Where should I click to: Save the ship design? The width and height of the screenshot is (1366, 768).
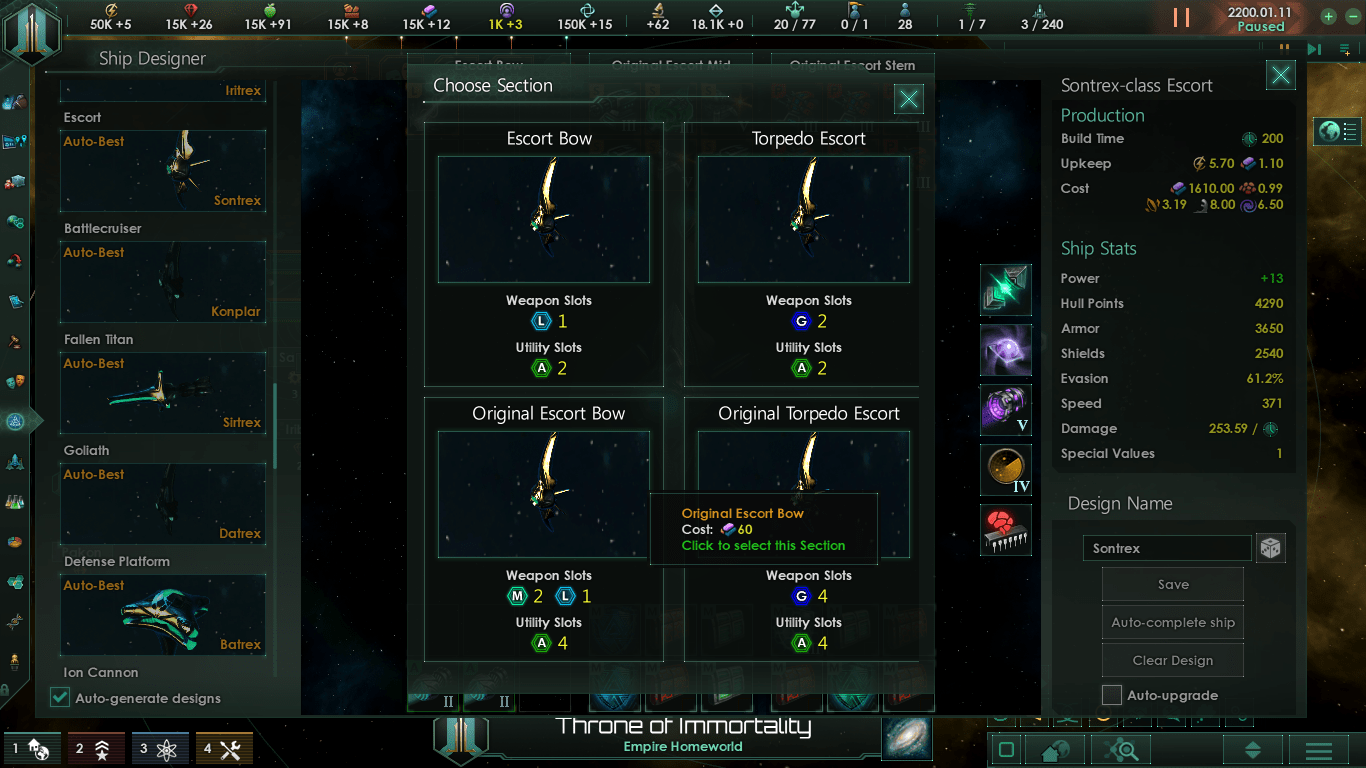1172,585
